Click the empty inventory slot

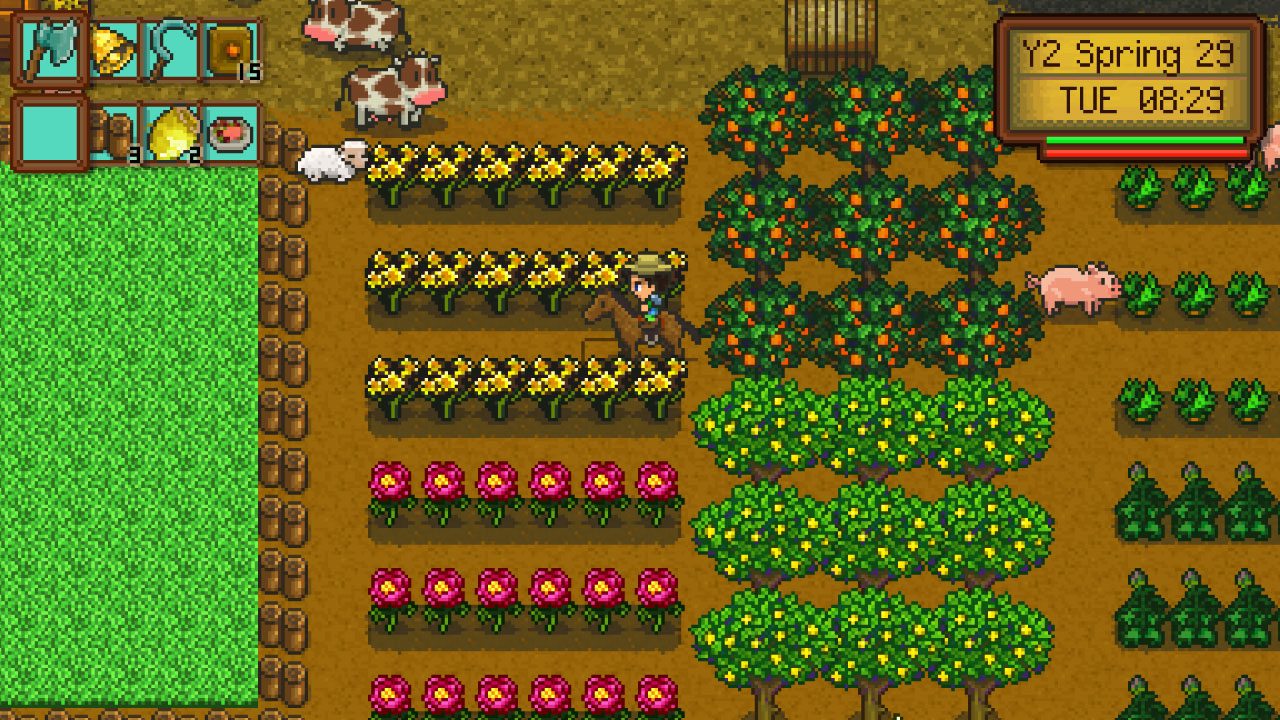[50, 131]
